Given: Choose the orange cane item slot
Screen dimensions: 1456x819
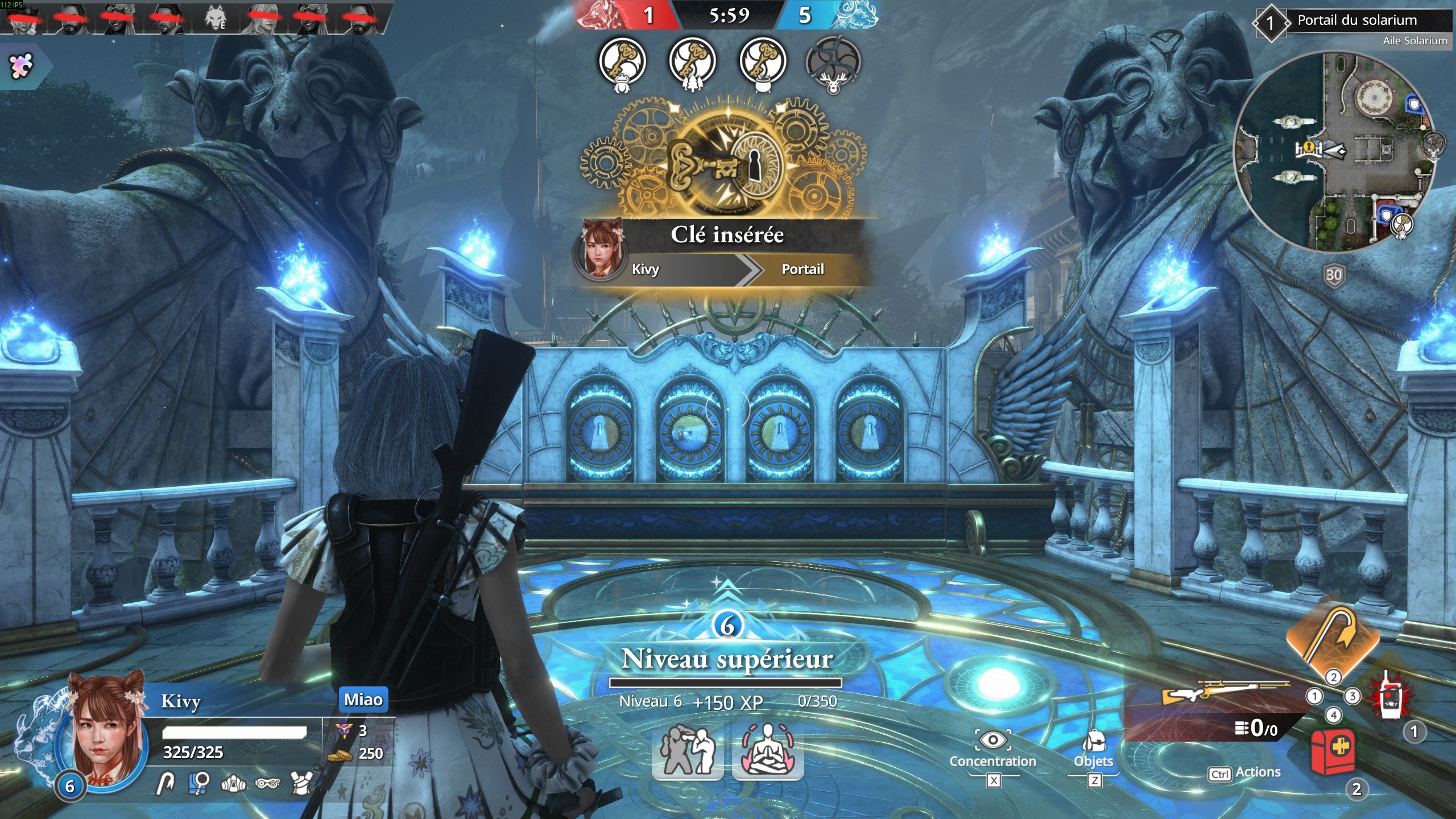Looking at the screenshot, I should point(1333,636).
